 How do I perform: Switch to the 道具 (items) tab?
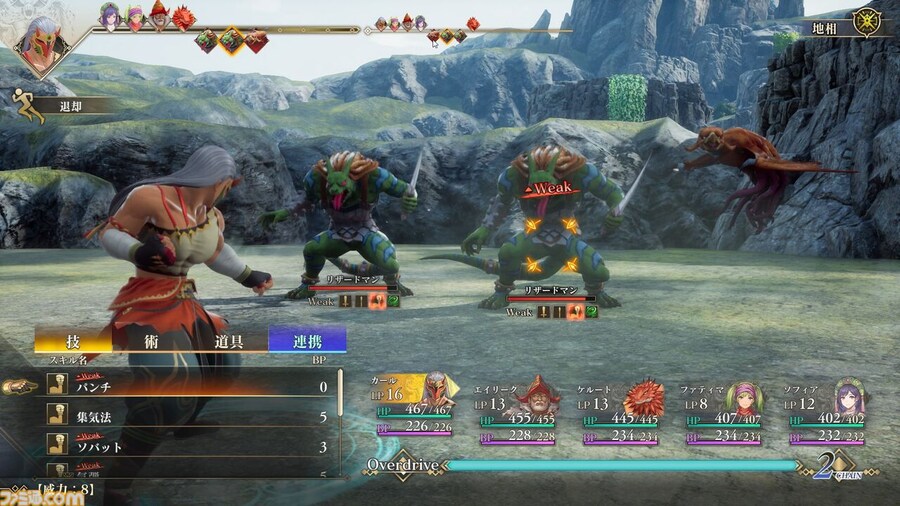(x=229, y=341)
